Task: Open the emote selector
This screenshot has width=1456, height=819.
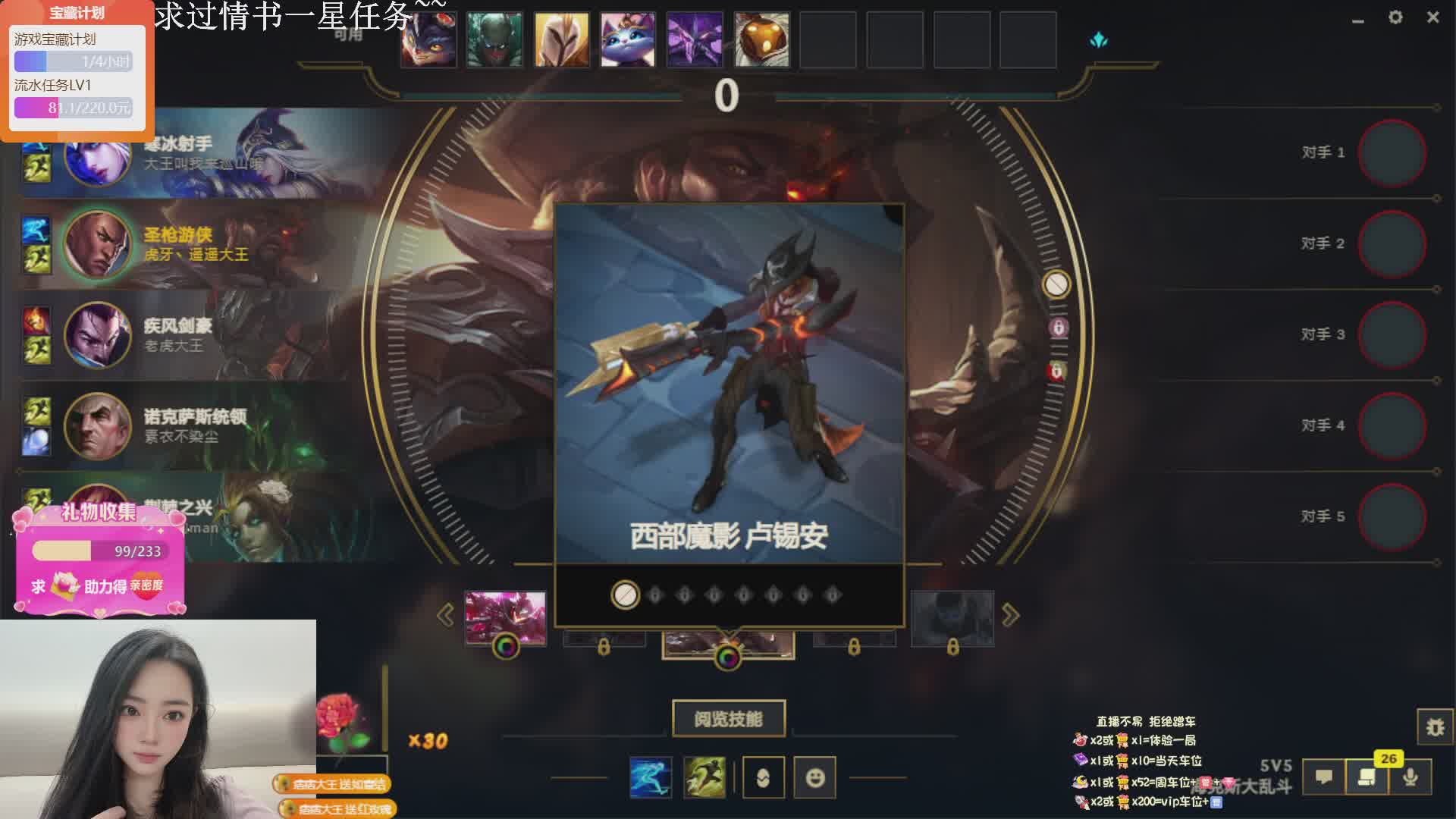Action: [815, 777]
